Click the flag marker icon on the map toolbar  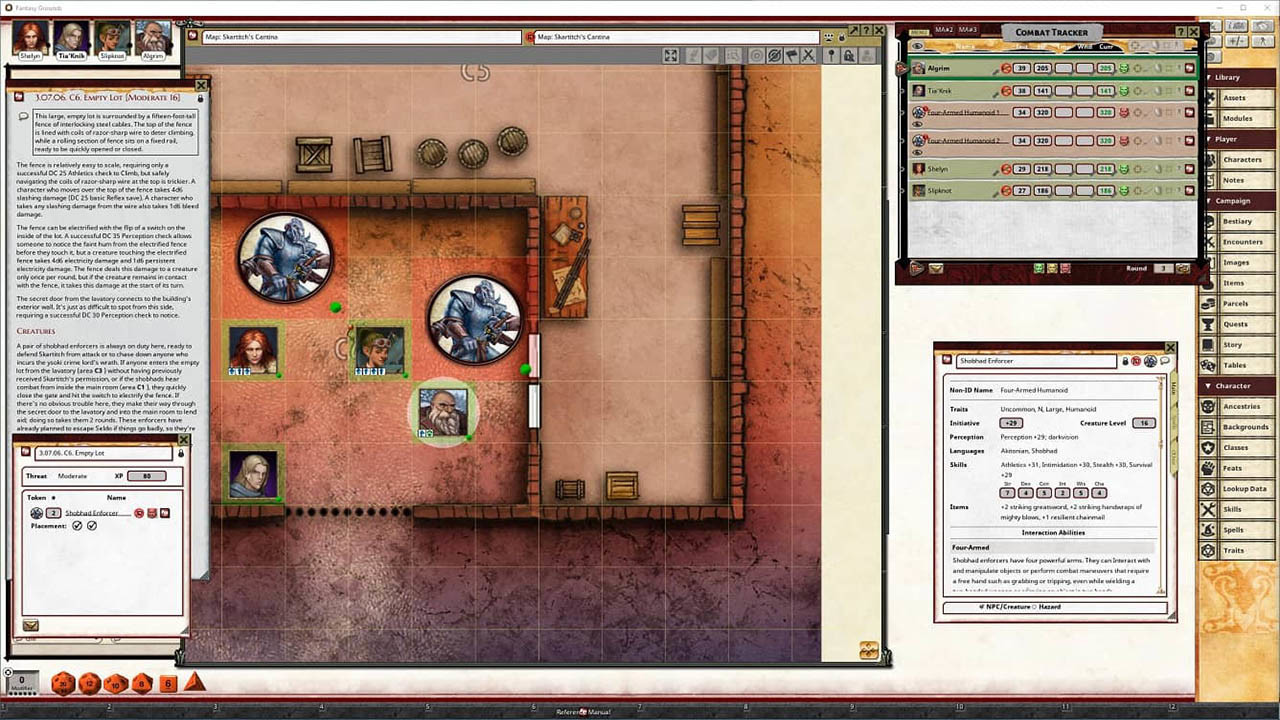792,56
